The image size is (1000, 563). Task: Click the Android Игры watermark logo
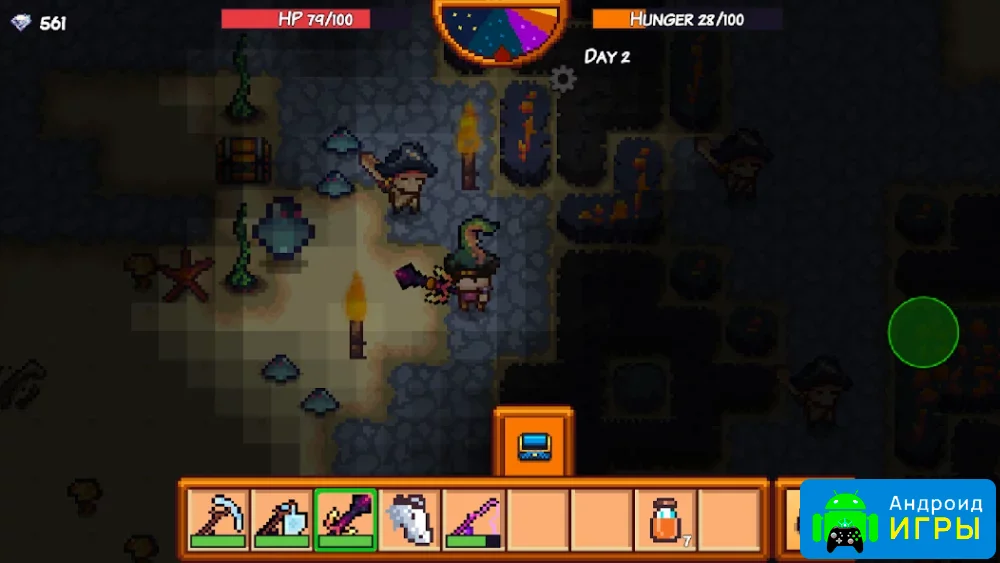coord(897,518)
